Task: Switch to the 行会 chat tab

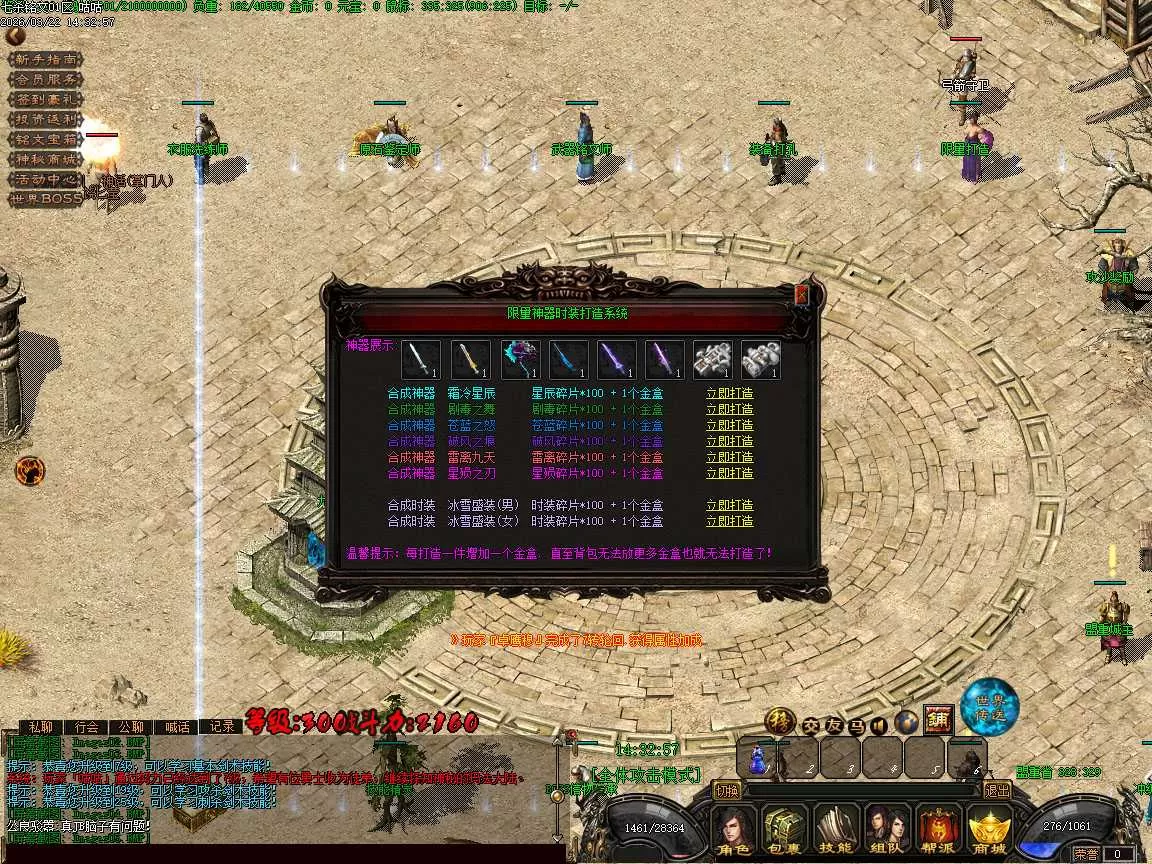Action: coord(87,727)
